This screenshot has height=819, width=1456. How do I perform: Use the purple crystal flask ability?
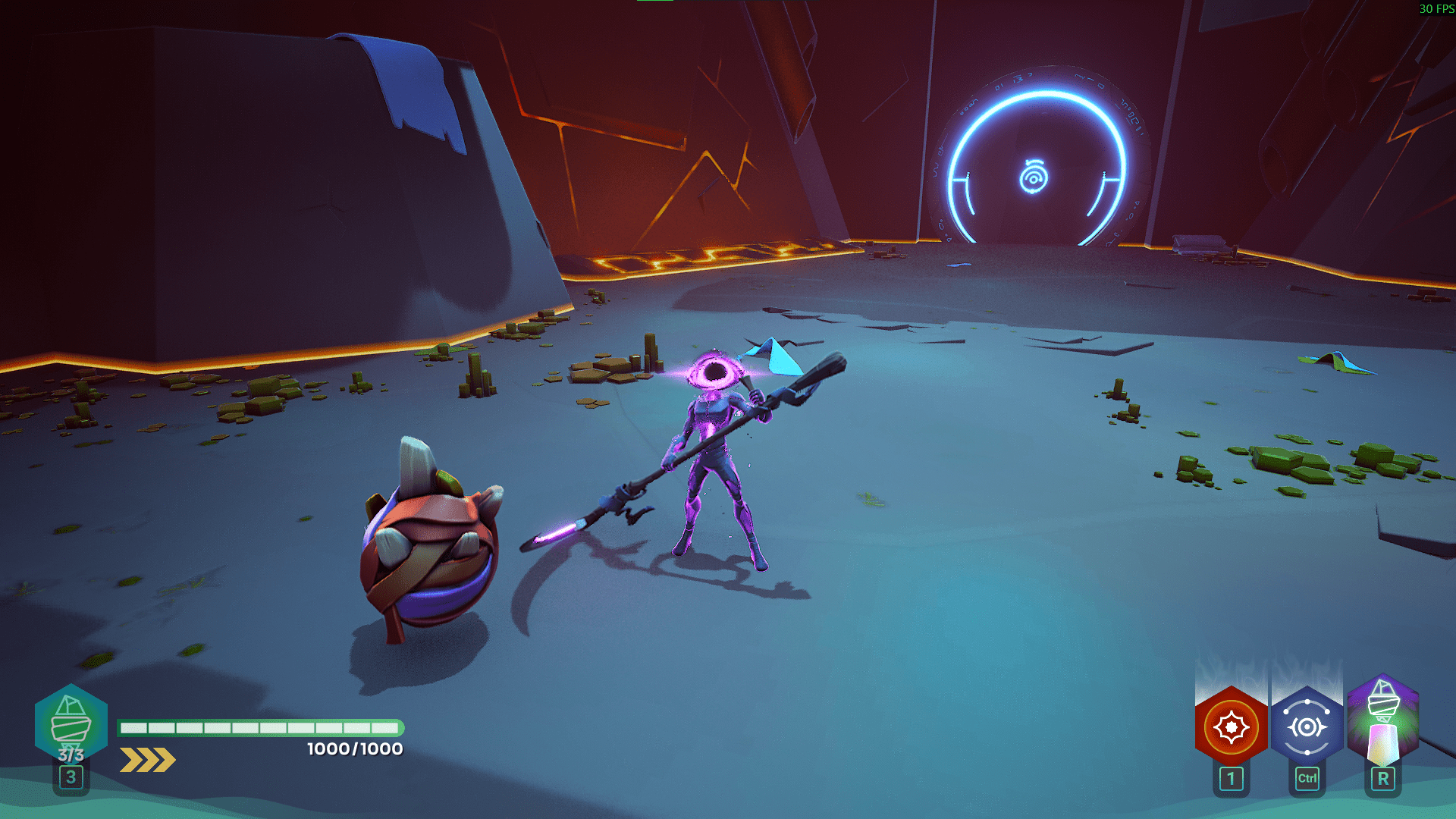point(1382,720)
